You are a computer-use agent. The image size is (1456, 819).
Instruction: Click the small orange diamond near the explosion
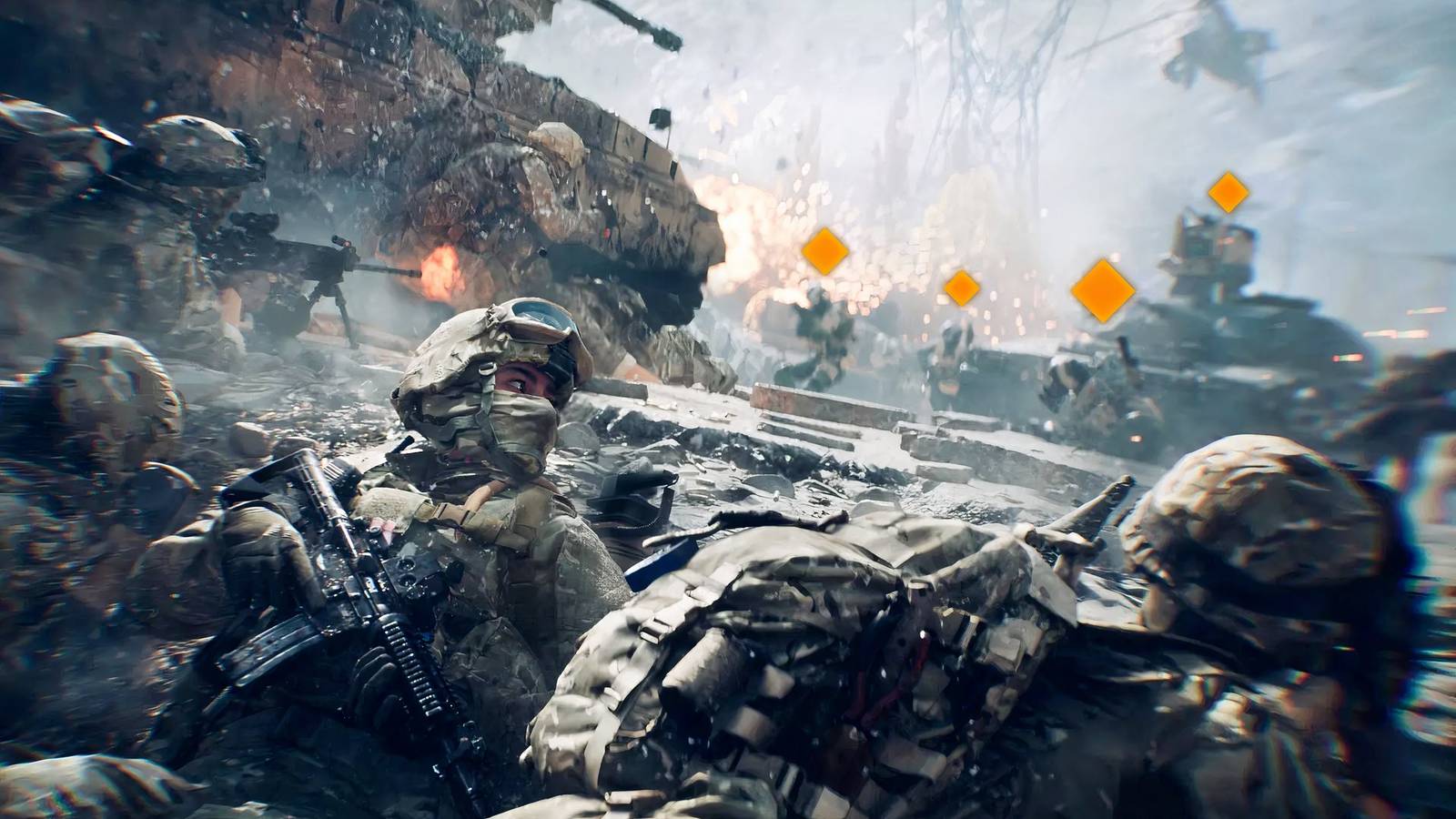pyautogui.click(x=961, y=287)
